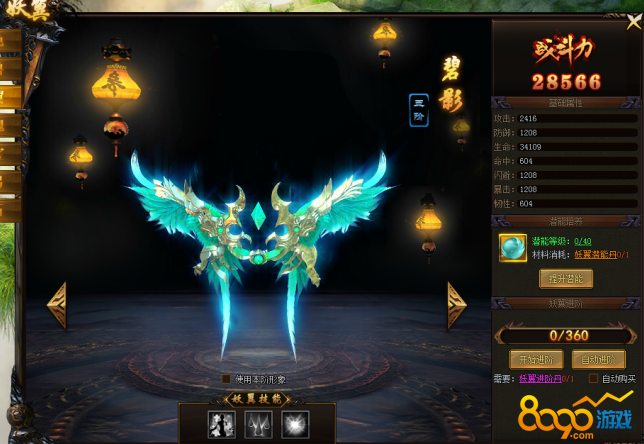Select the silhouette figure wing skill icon
This screenshot has width=644, height=444.
(x=221, y=424)
